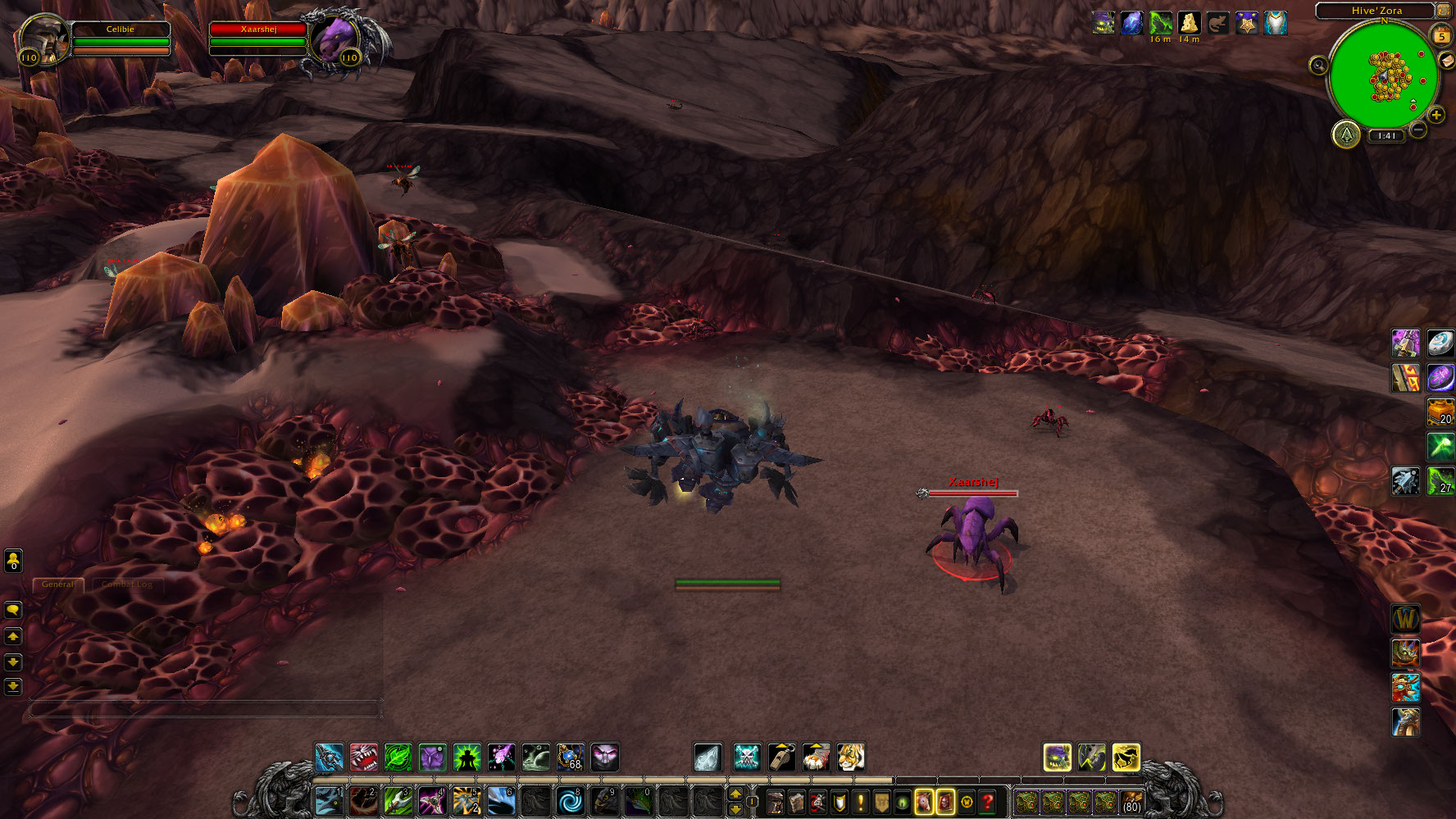Check mail via the letter icon
Screen dimensions: 1456x819
[x=1447, y=61]
